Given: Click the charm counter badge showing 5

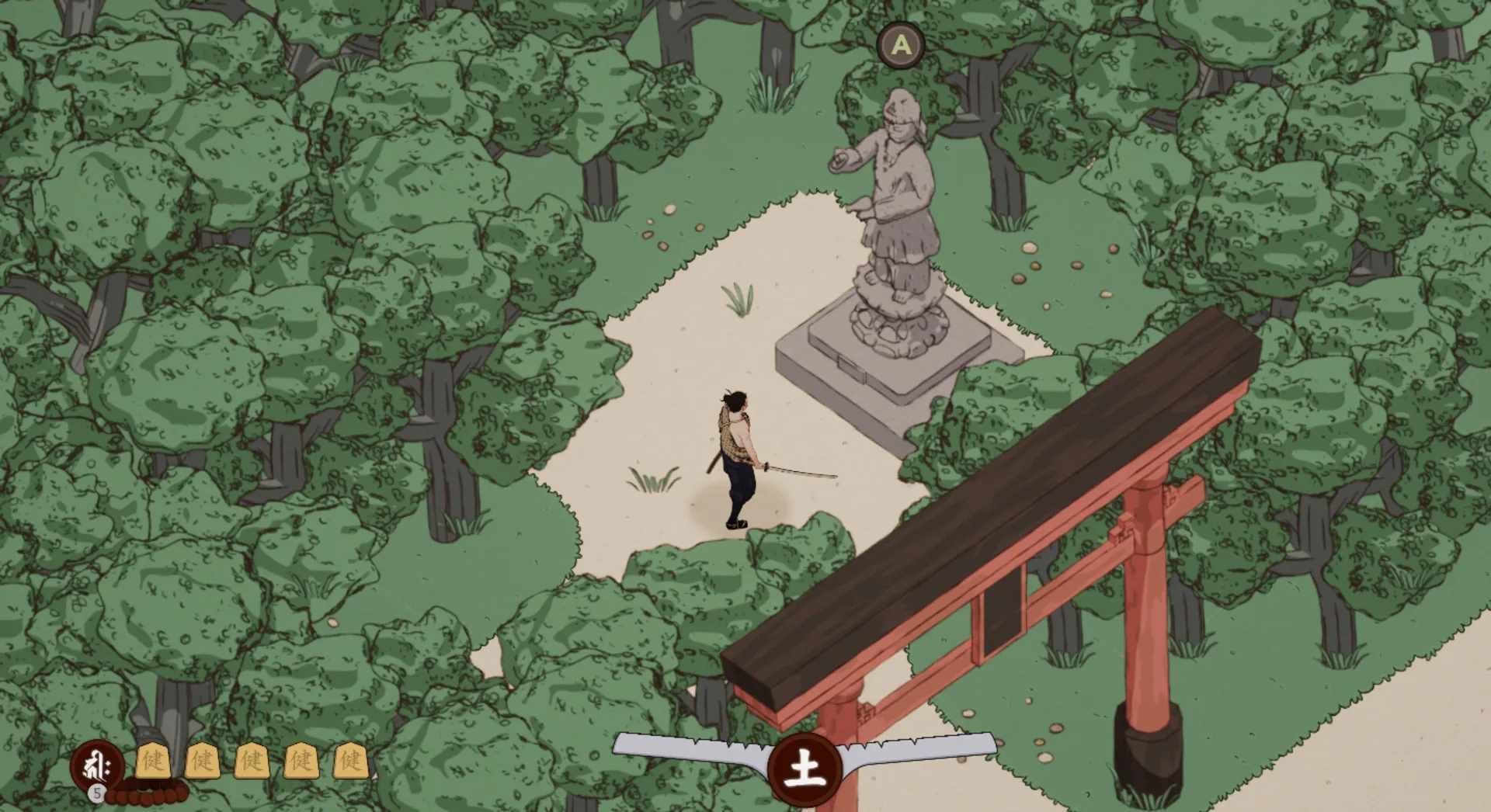Looking at the screenshot, I should 96,794.
